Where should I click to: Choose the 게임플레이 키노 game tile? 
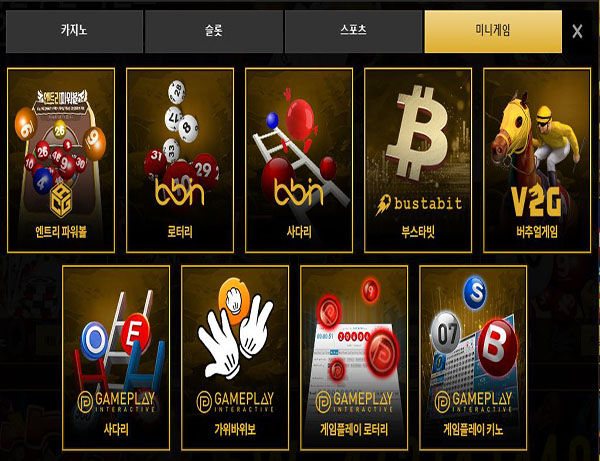pos(473,356)
